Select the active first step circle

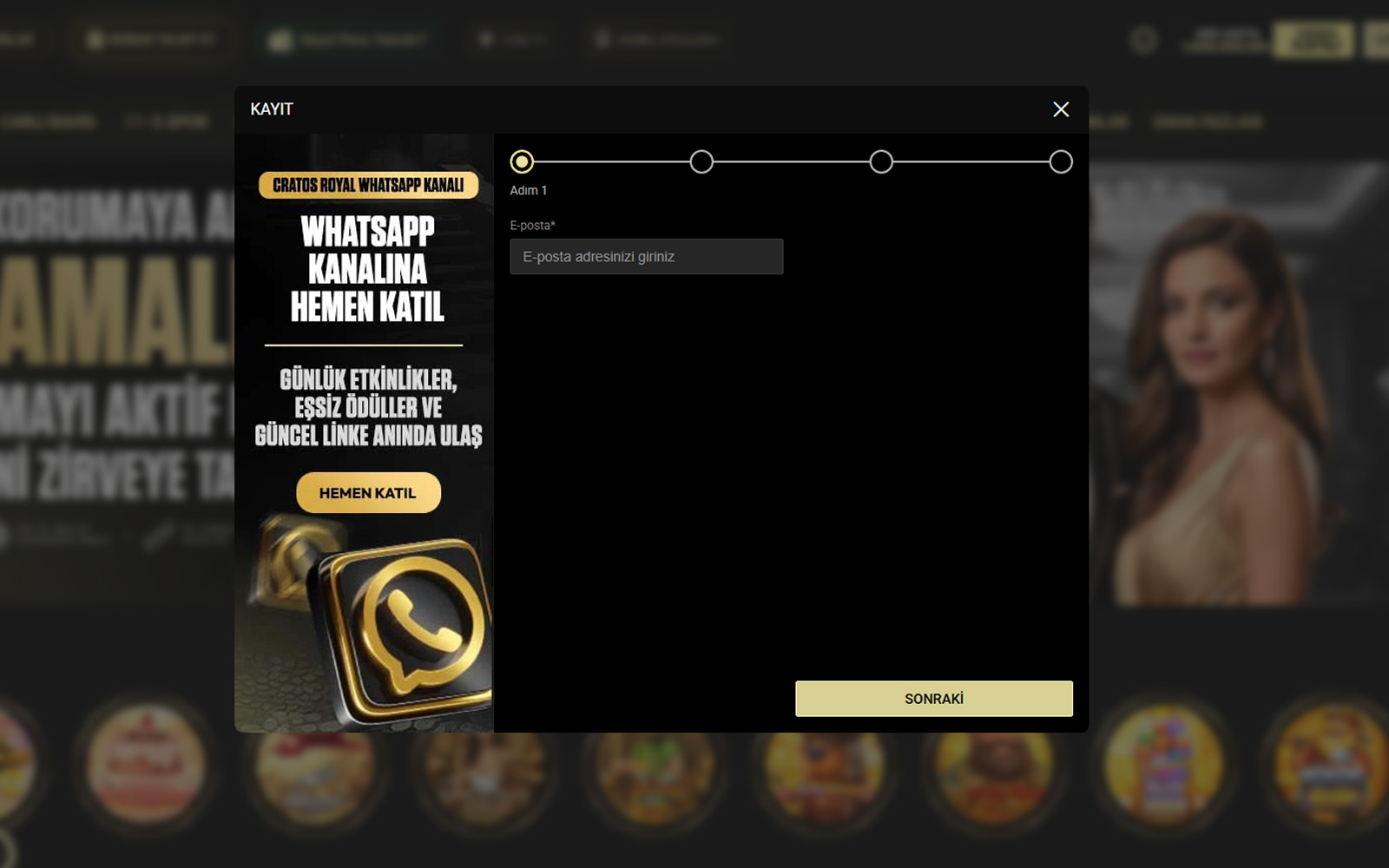[522, 161]
